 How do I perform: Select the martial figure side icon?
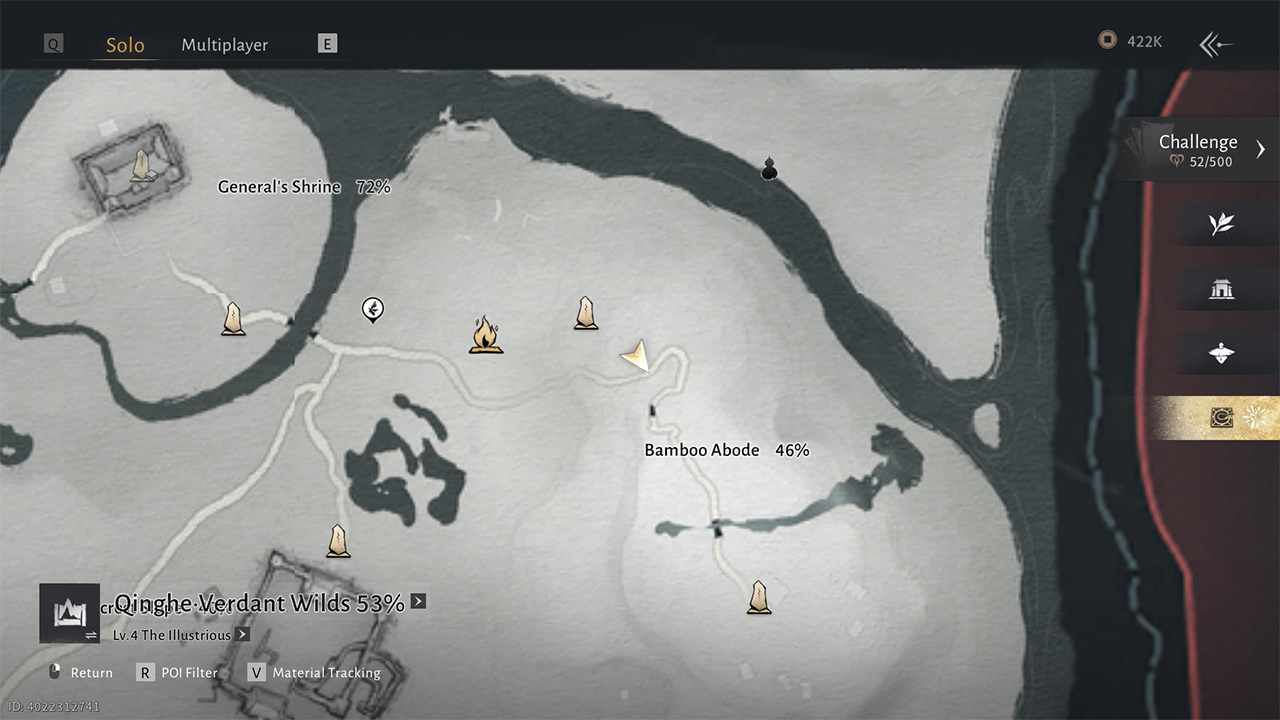(x=1221, y=353)
